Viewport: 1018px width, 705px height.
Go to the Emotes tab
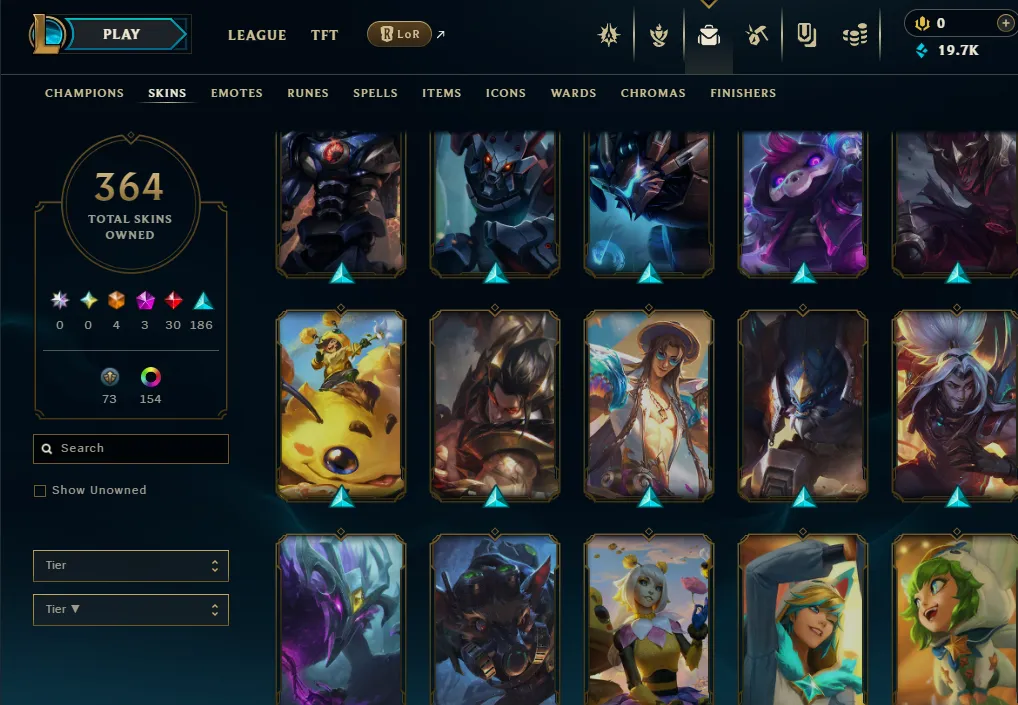[x=237, y=93]
